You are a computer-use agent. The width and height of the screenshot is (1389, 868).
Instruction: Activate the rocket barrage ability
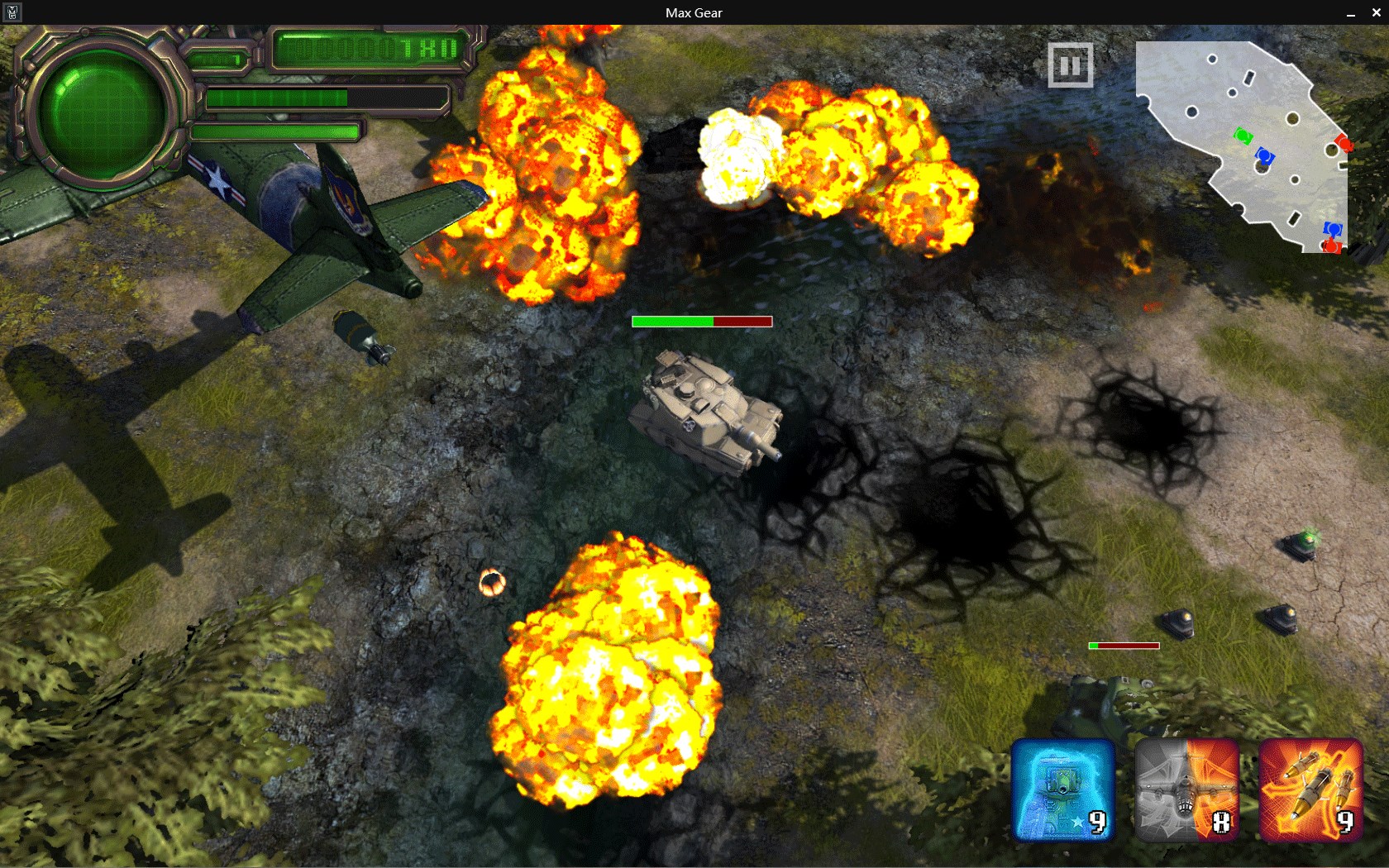[x=1310, y=790]
